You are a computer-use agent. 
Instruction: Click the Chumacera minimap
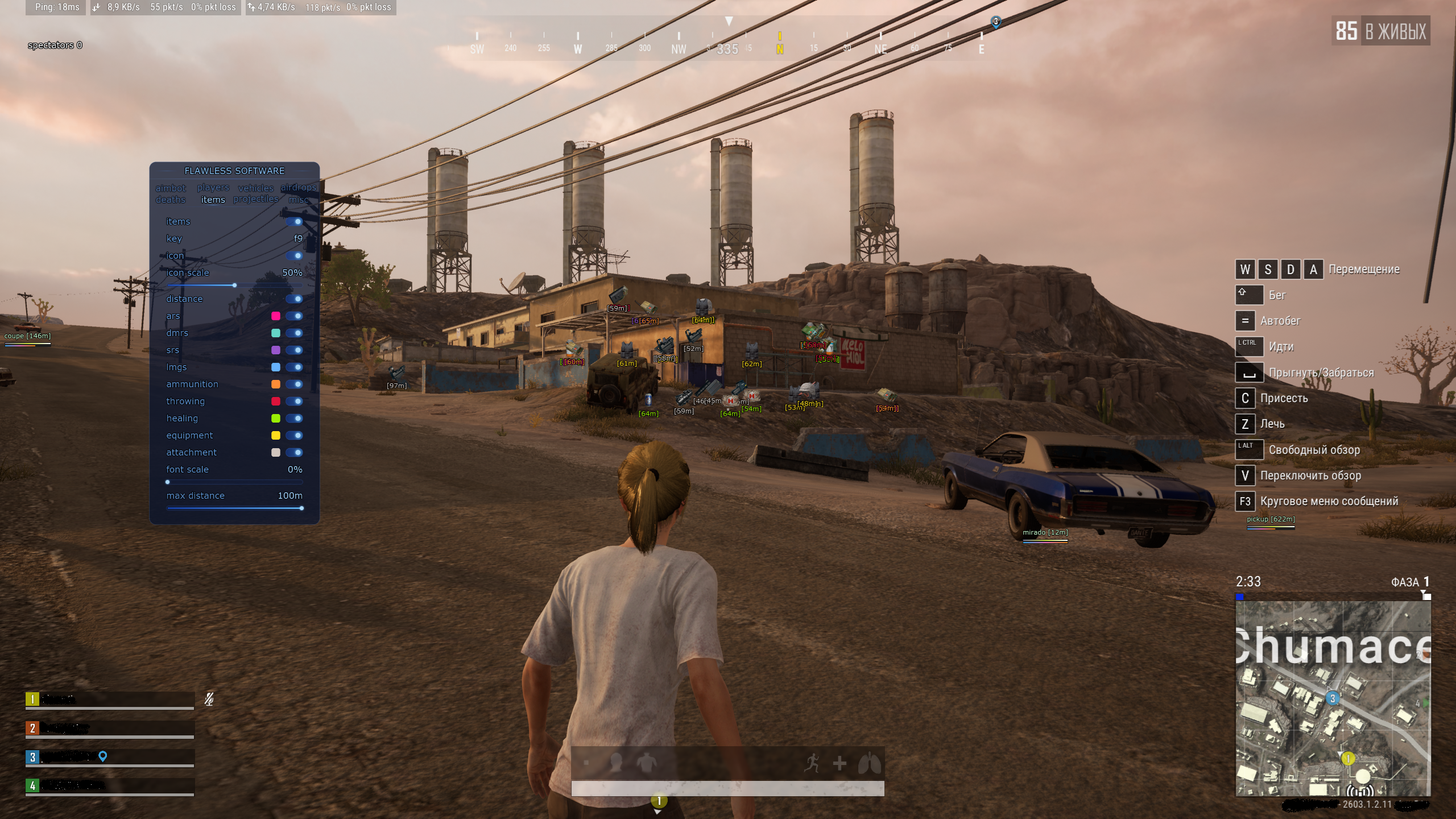tap(1333, 698)
